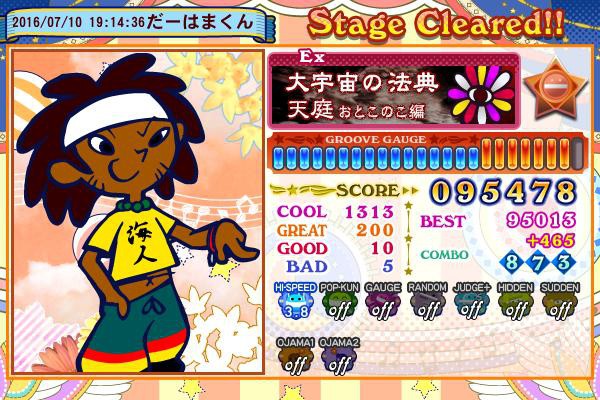Toggle the GAUGE option icon
The width and height of the screenshot is (600, 400).
point(383,305)
